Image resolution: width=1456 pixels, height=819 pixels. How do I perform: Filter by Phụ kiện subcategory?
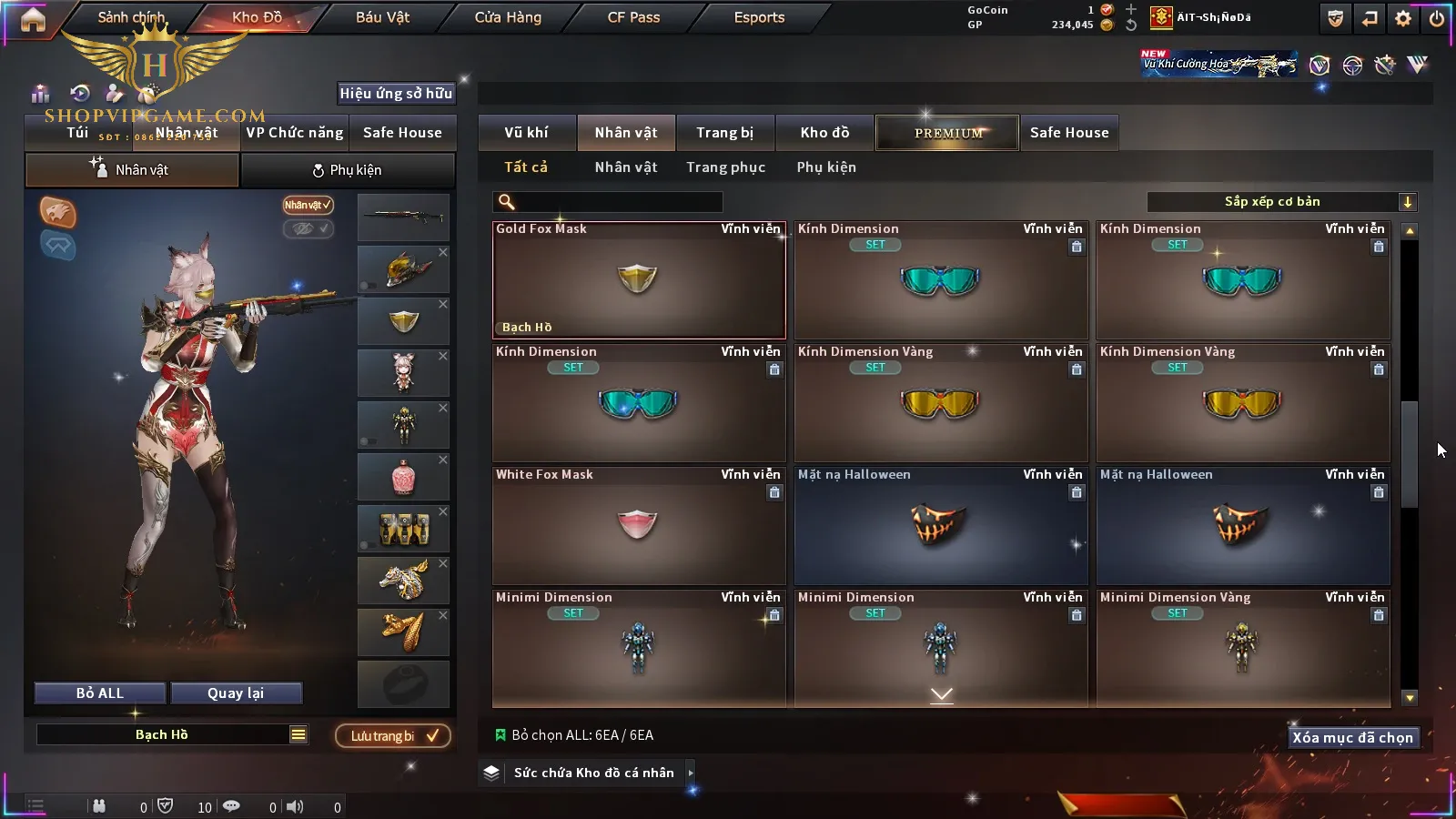(826, 167)
